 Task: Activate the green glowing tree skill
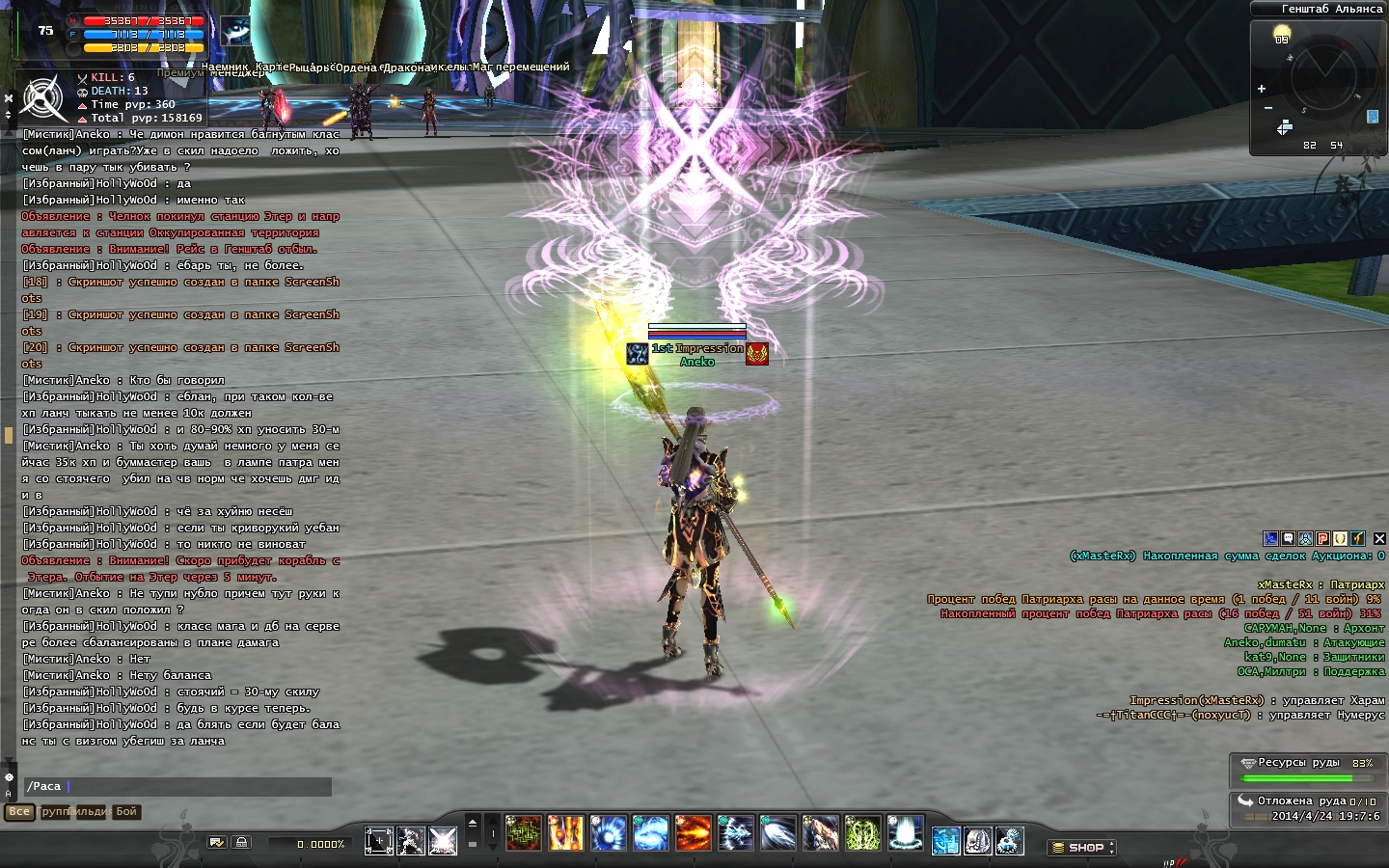(x=862, y=833)
